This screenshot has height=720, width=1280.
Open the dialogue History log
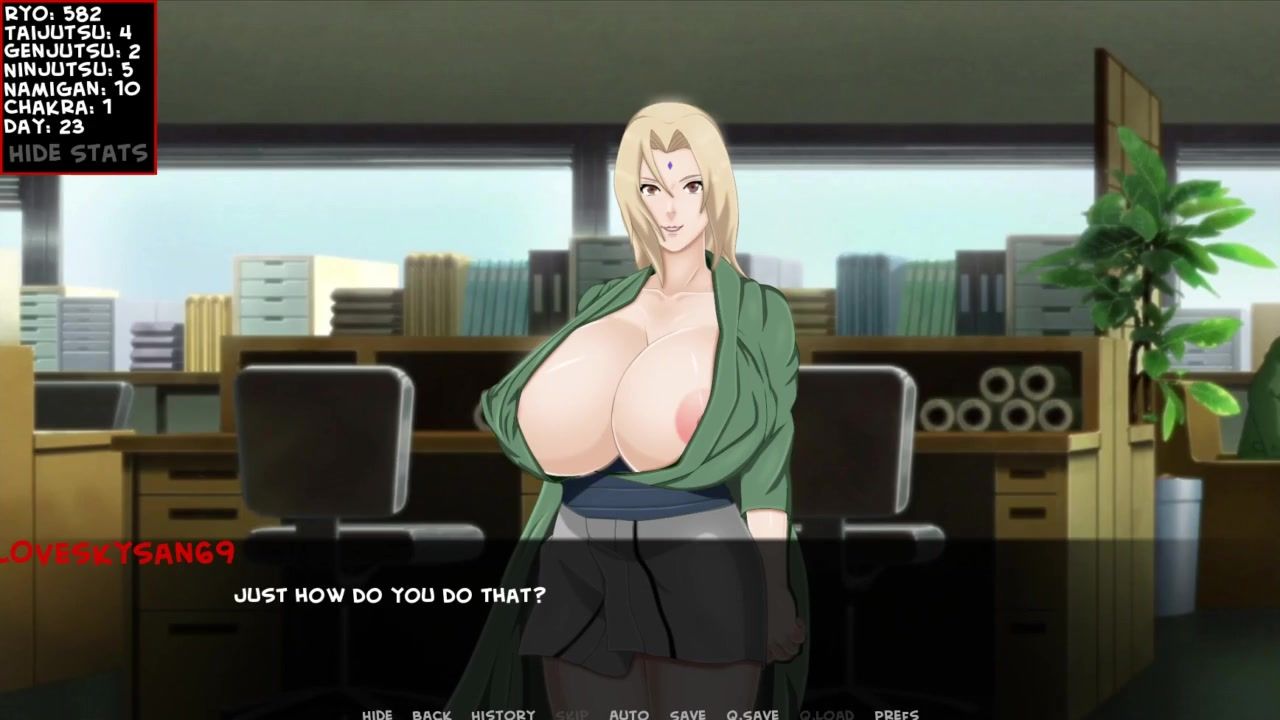503,714
